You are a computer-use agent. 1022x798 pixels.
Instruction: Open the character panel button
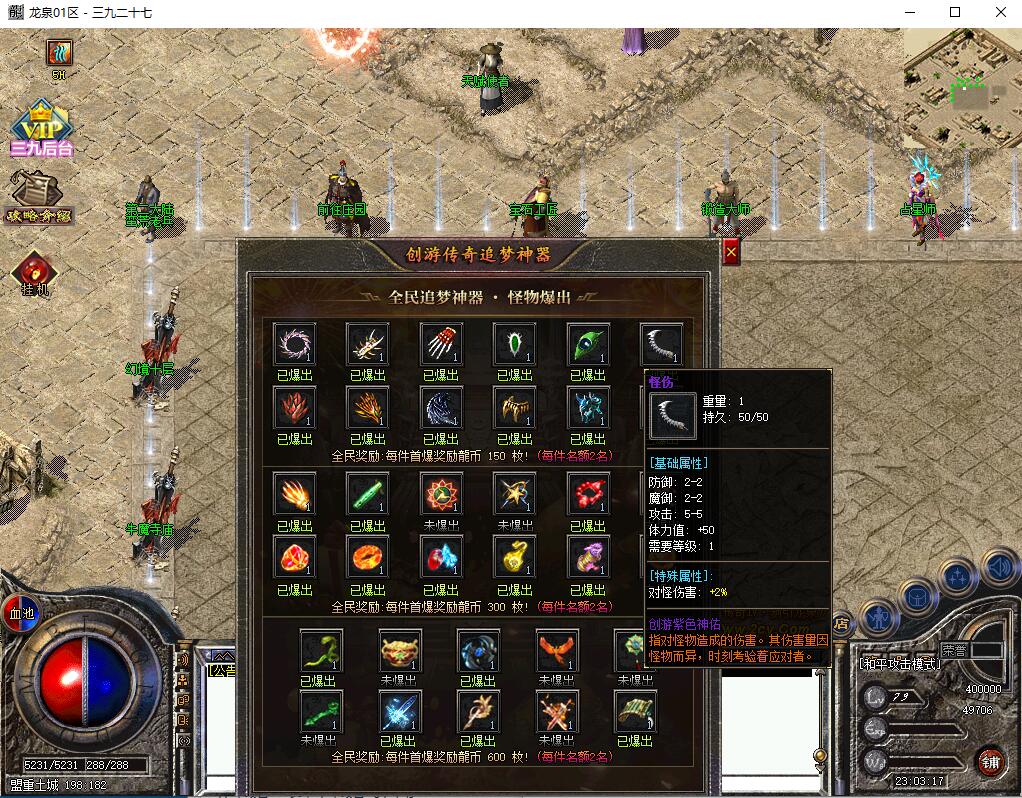coord(879,619)
